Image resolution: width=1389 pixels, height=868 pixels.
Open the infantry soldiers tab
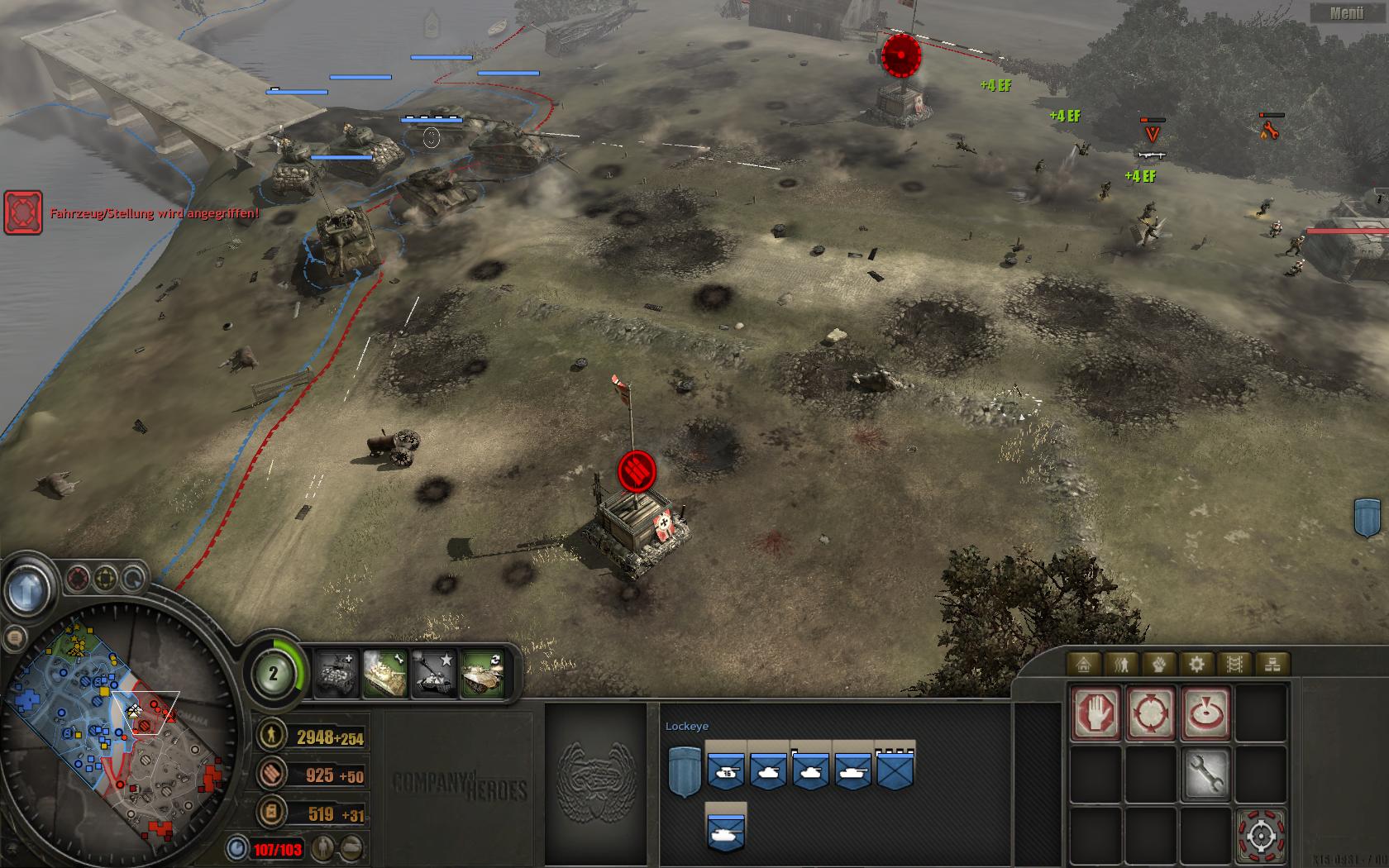(x=1122, y=664)
